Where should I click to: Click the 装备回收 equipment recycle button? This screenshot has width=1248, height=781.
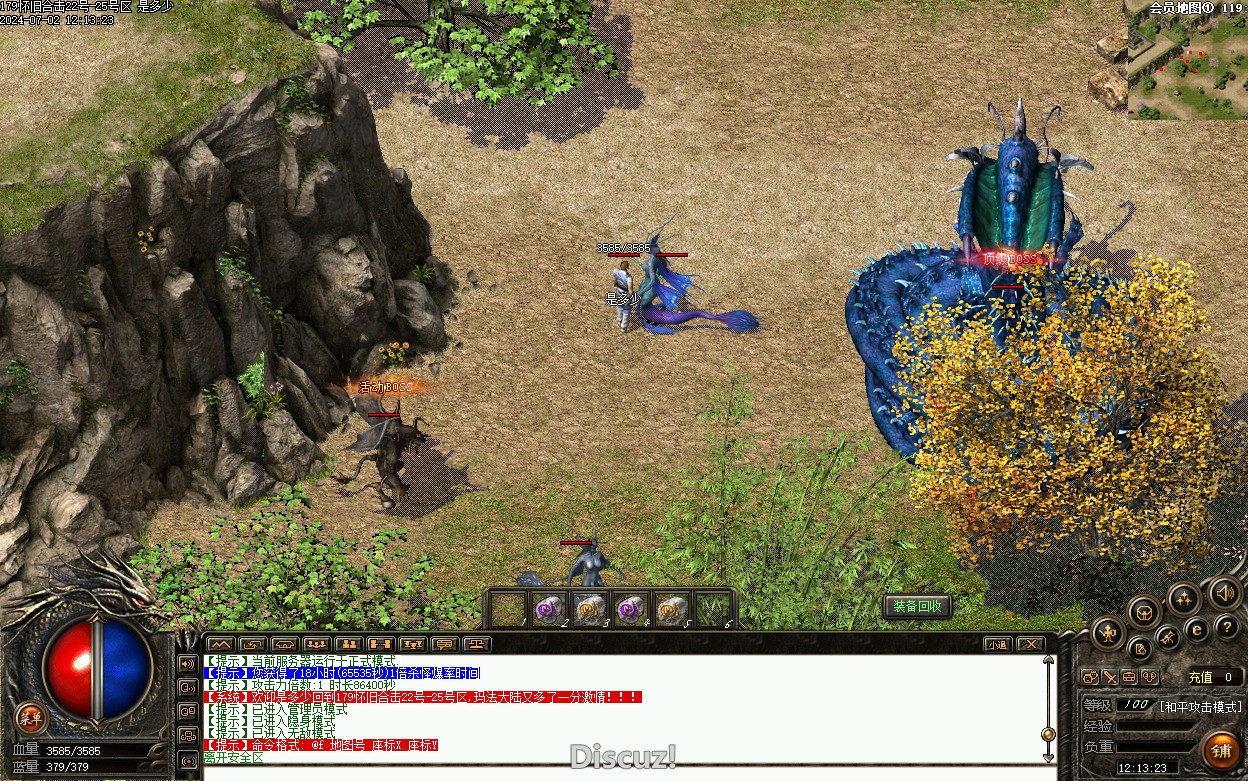point(917,606)
